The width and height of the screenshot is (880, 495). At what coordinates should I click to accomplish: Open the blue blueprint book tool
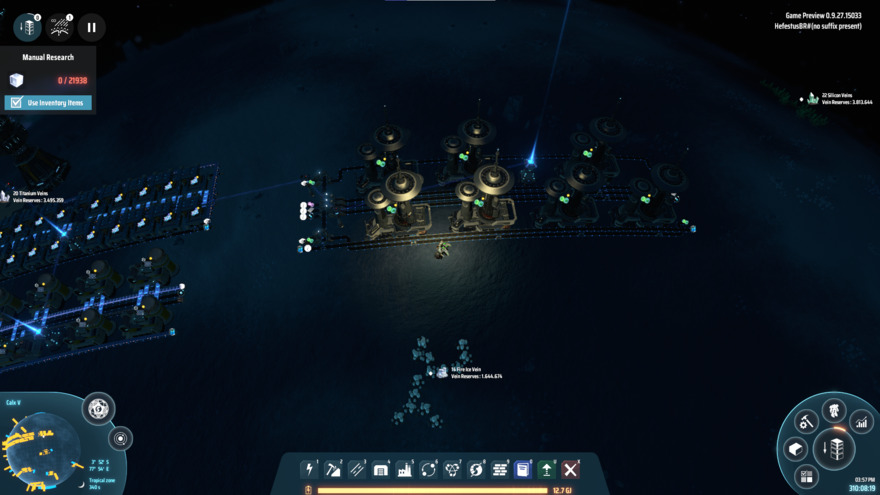click(523, 469)
